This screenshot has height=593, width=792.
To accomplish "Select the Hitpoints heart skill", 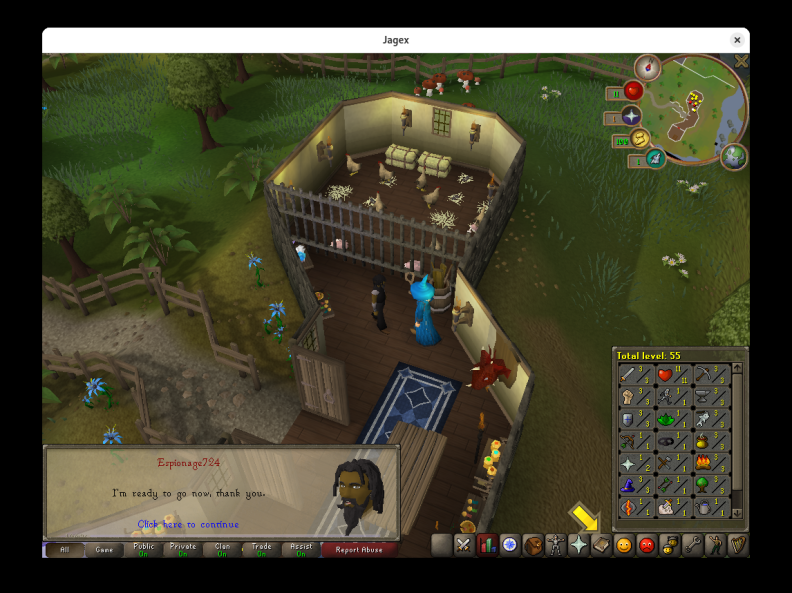I will click(664, 375).
